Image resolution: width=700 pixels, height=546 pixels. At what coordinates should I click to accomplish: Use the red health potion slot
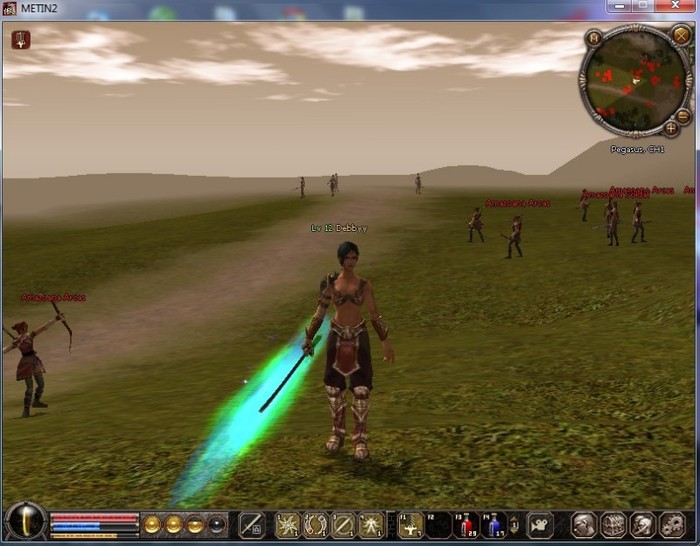pos(467,524)
